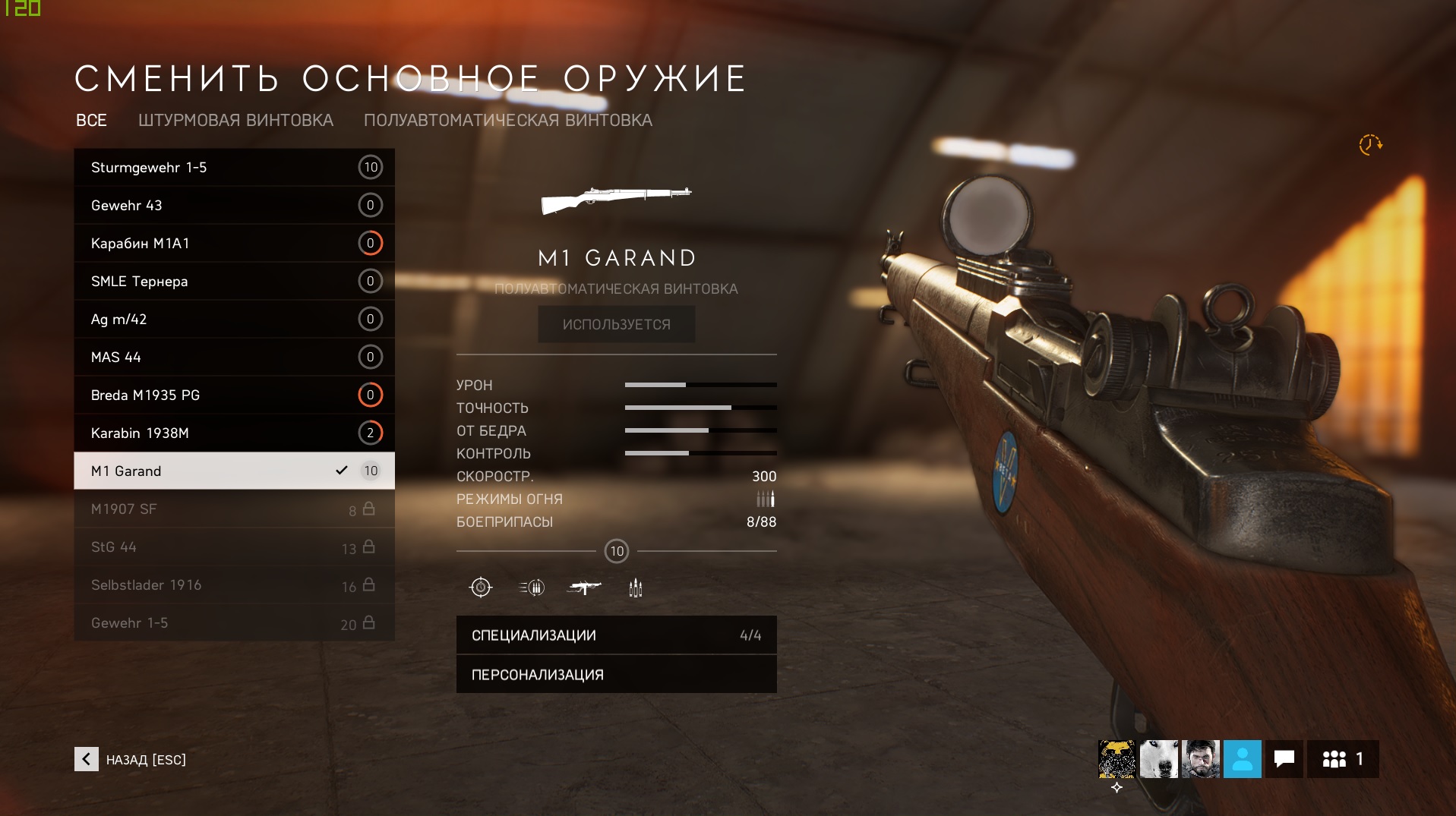1456x816 pixels.
Task: Open the ПЕРСОНАЛИЗАЦИЯ customization menu
Action: (616, 675)
